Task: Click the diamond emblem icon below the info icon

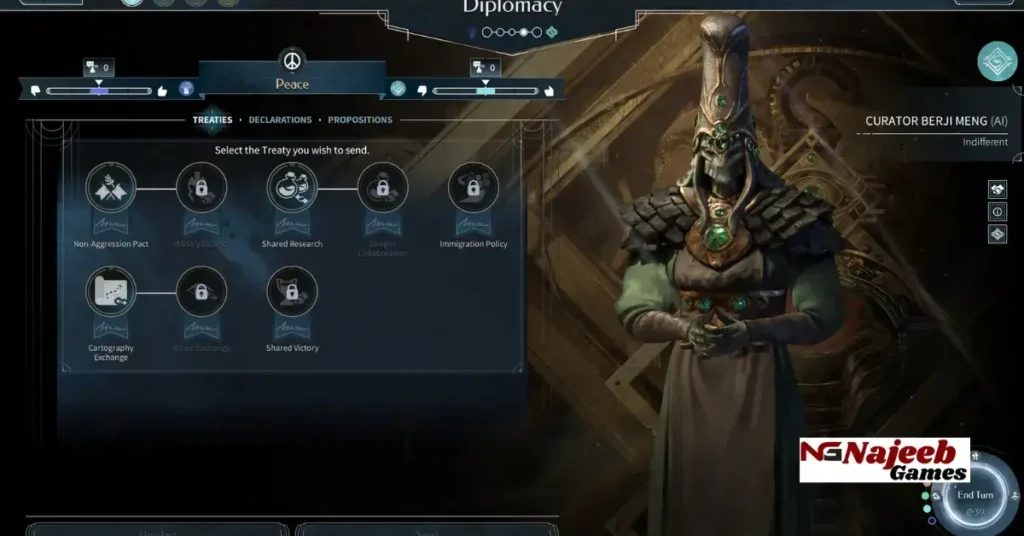Action: [x=997, y=234]
